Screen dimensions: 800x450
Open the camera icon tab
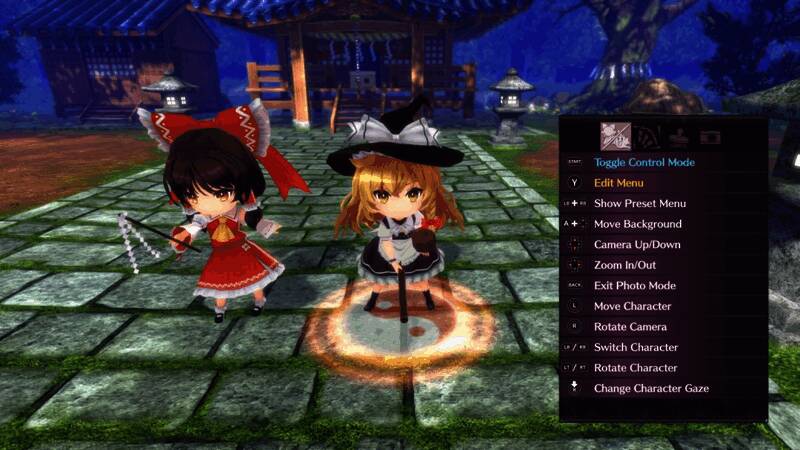[710, 135]
